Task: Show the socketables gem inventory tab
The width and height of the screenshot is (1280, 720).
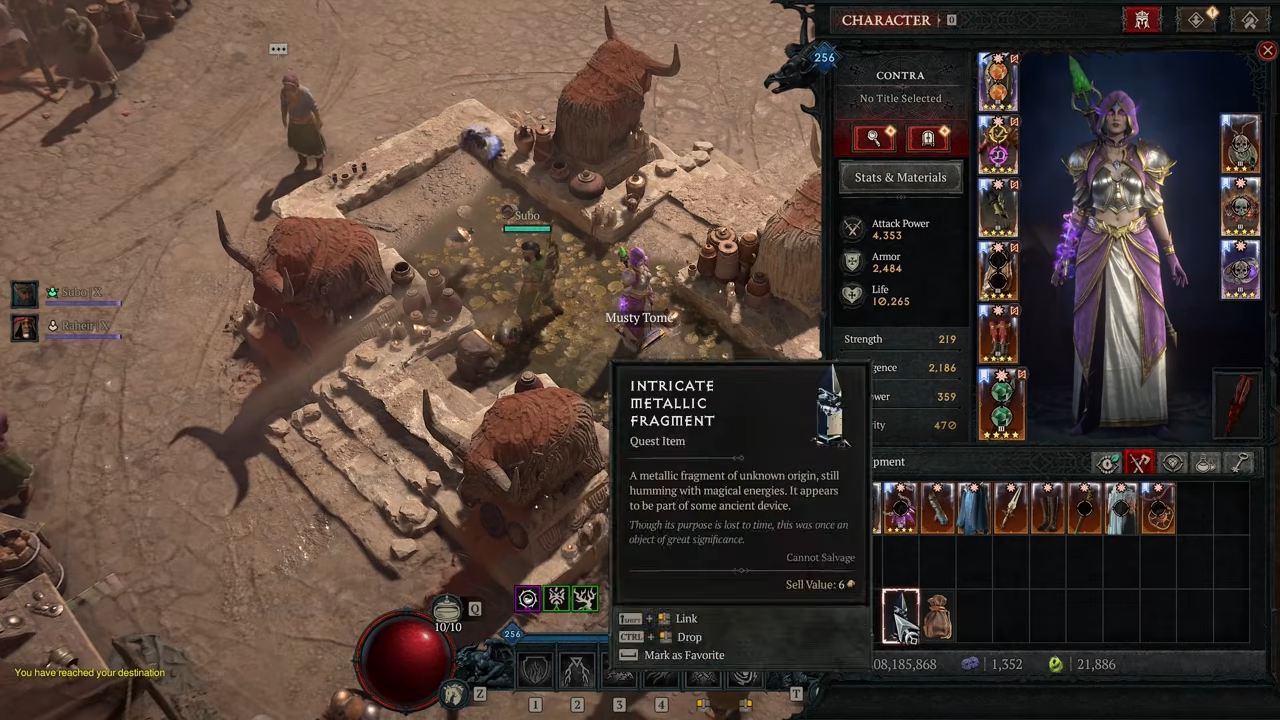Action: click(x=1173, y=462)
